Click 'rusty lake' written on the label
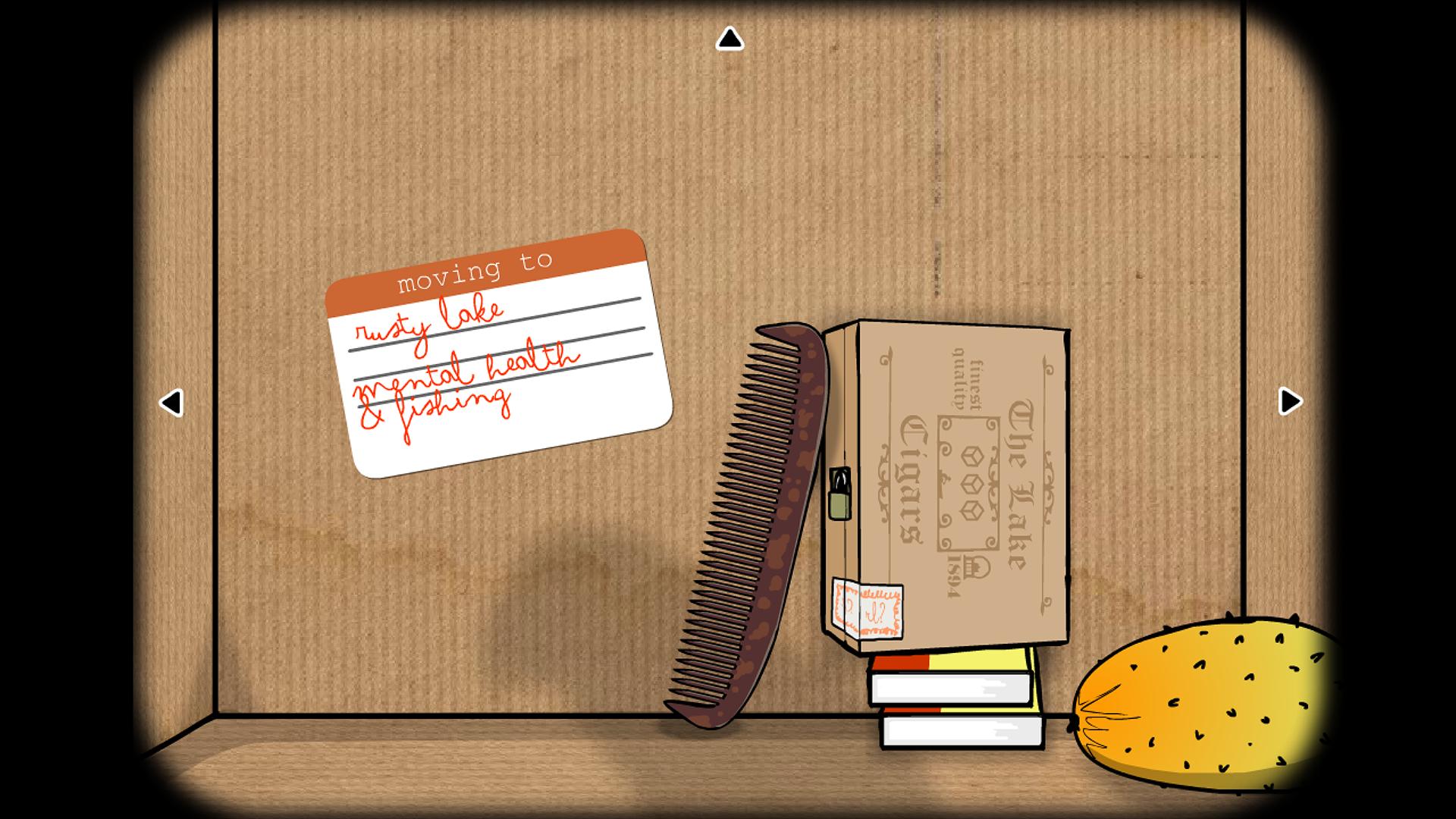 tap(432, 326)
